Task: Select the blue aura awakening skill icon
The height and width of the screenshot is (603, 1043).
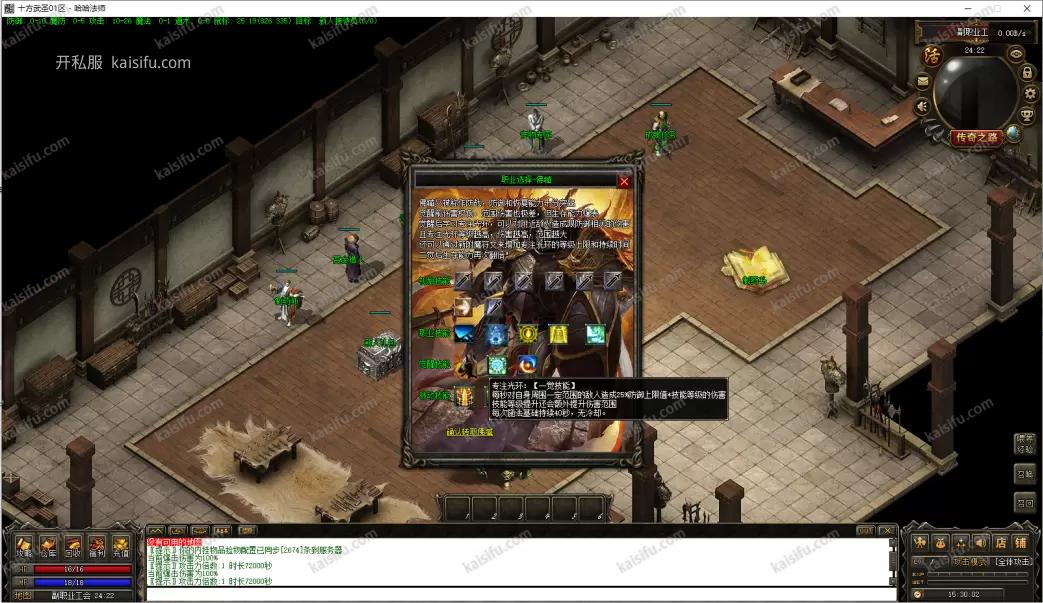Action: [x=497, y=365]
